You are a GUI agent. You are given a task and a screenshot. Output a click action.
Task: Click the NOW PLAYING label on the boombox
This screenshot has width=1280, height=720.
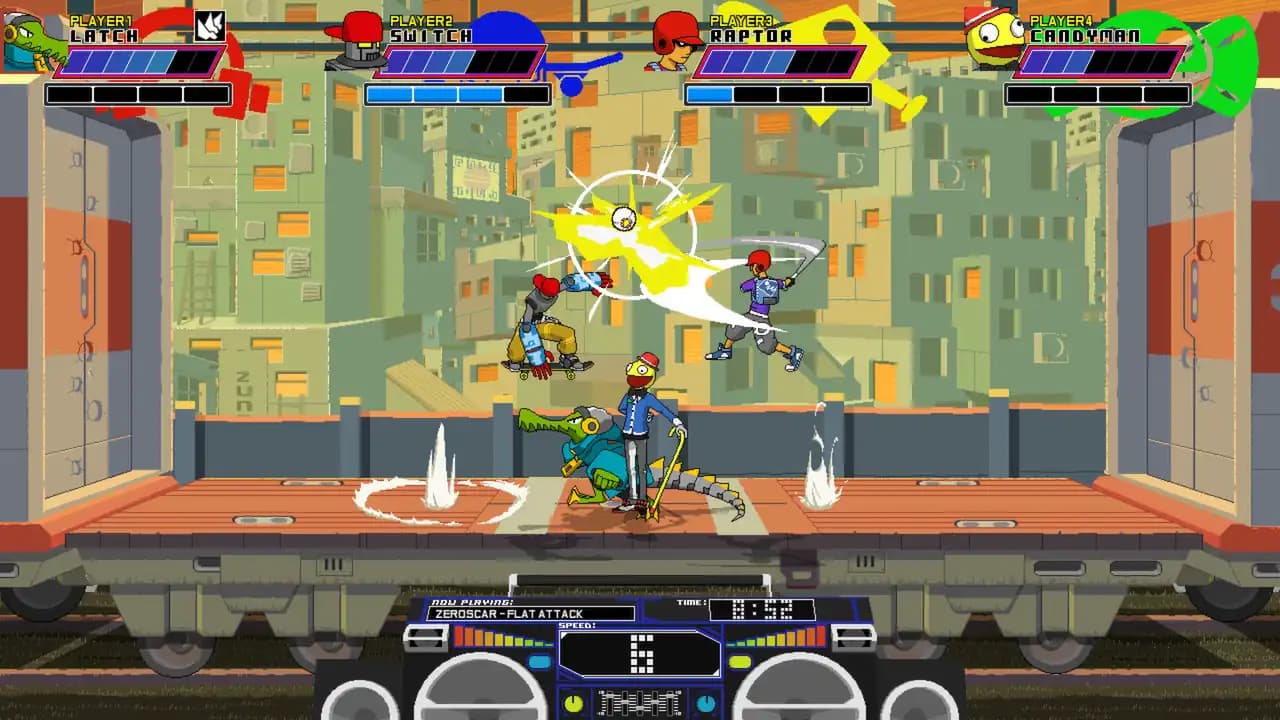[x=472, y=601]
